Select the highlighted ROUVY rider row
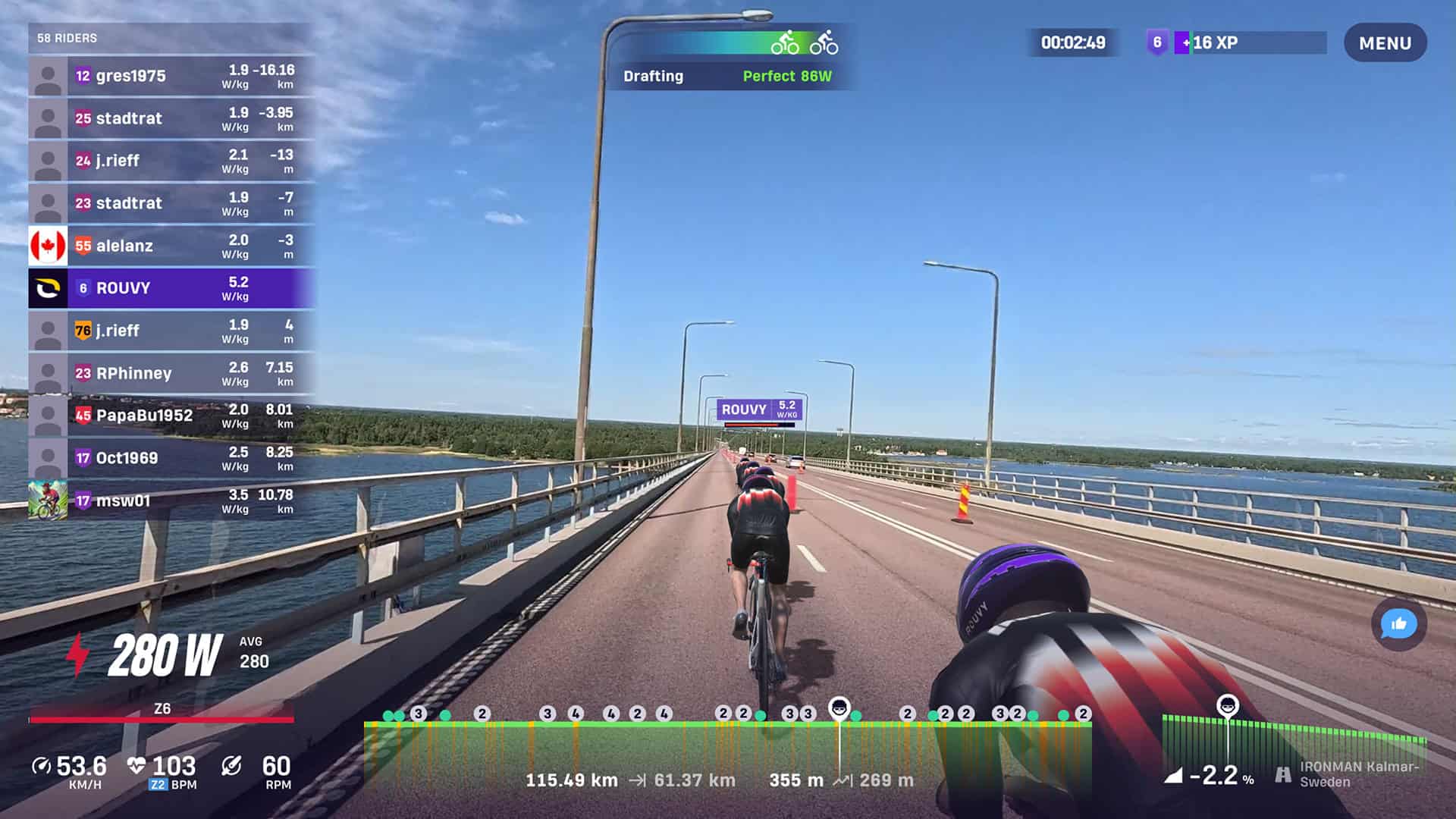Screen dimensions: 1456x819 point(172,288)
